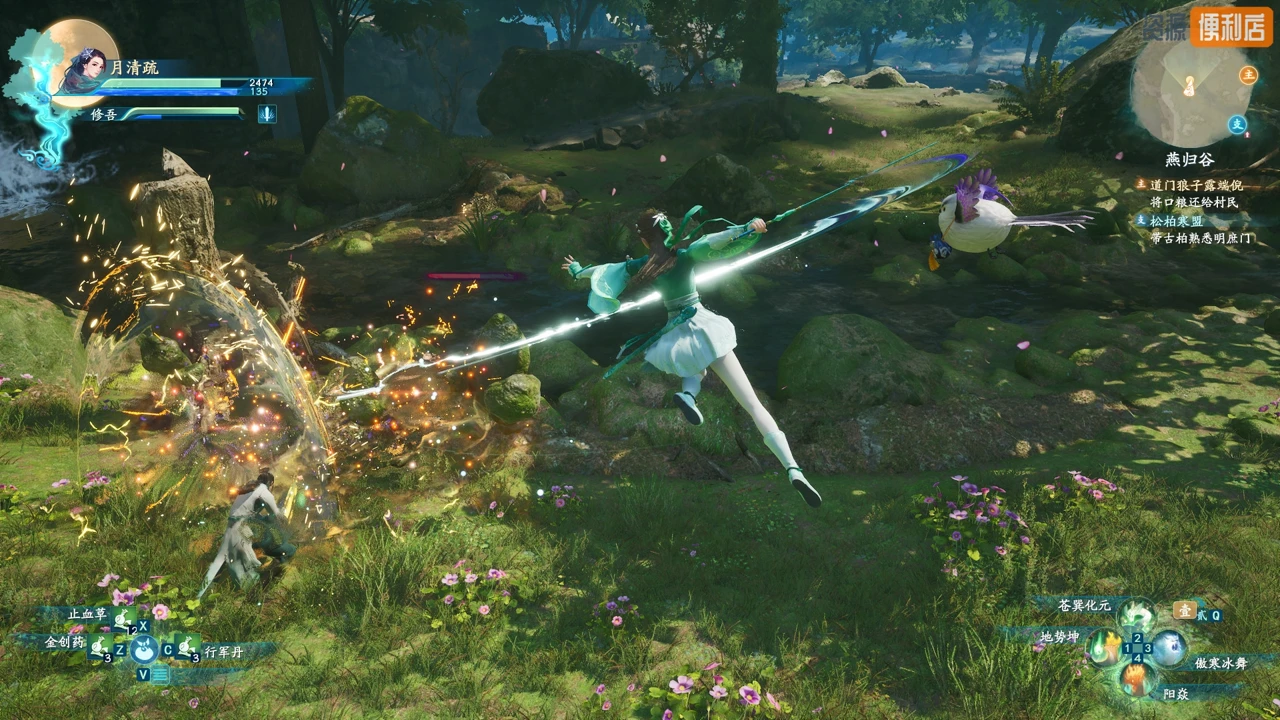Image resolution: width=1280 pixels, height=720 pixels.
Task: Click the blue spirit pet center icon
Action: [143, 650]
